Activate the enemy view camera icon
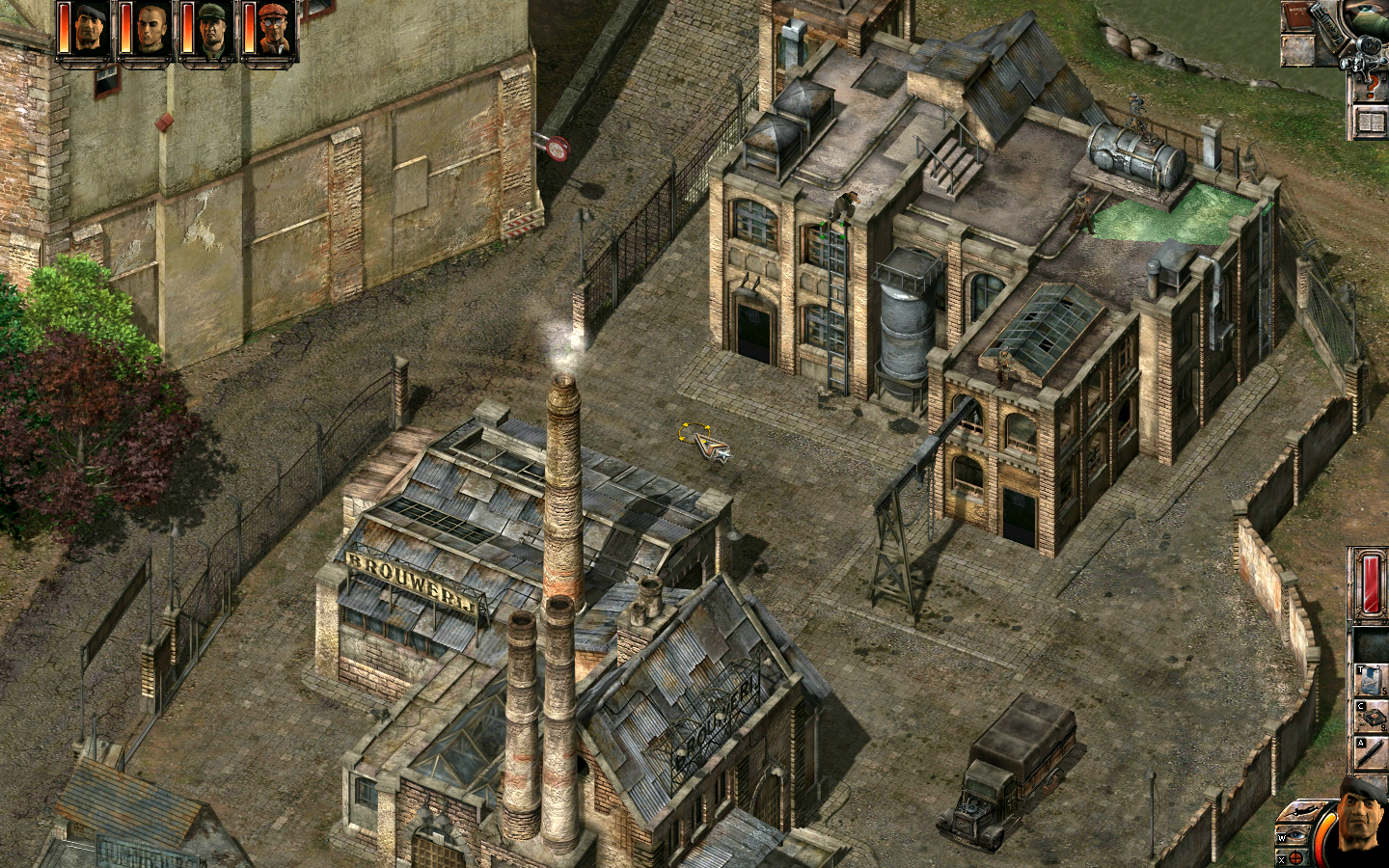Screen dimensions: 1389x868 [x=1365, y=54]
